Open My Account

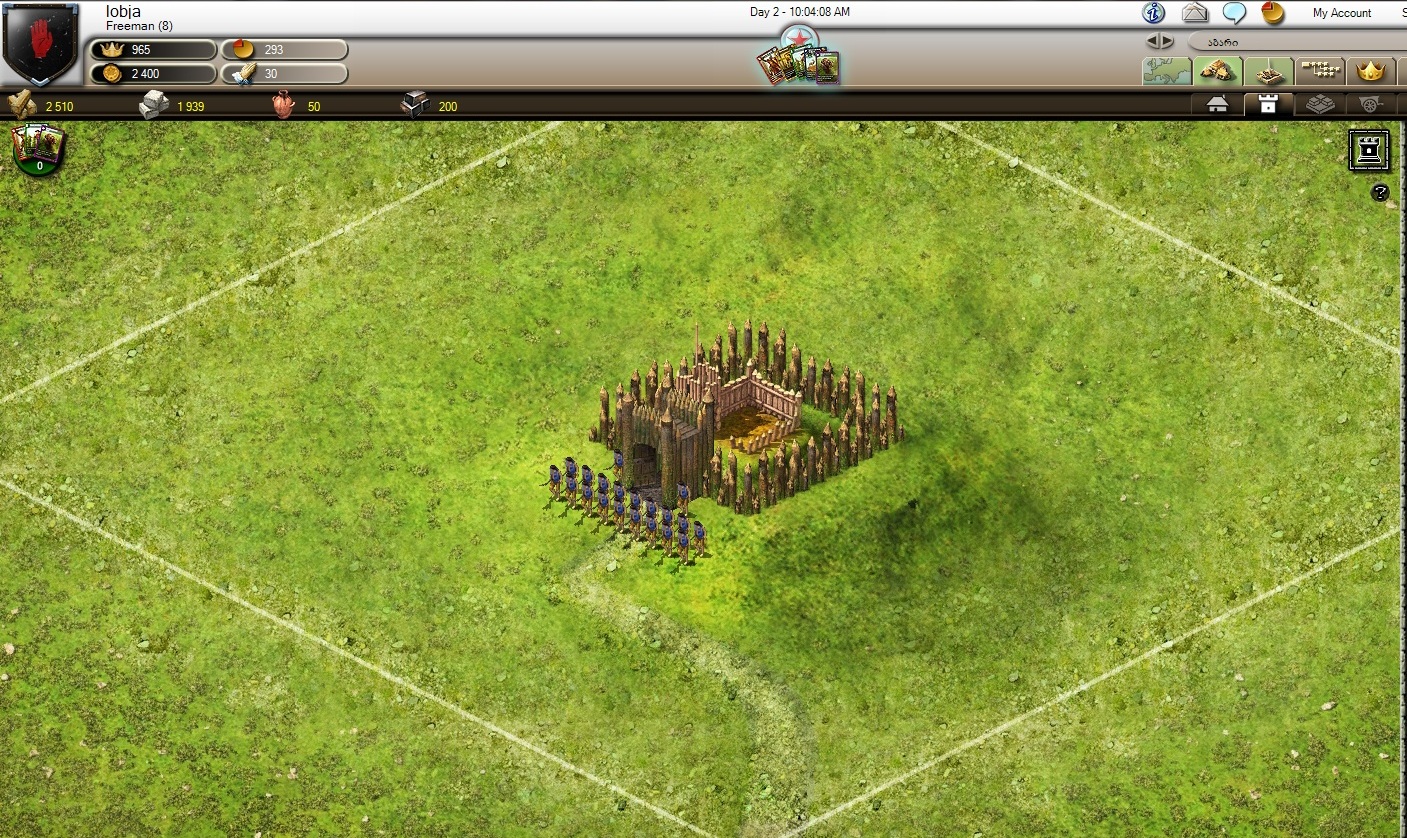[1341, 13]
